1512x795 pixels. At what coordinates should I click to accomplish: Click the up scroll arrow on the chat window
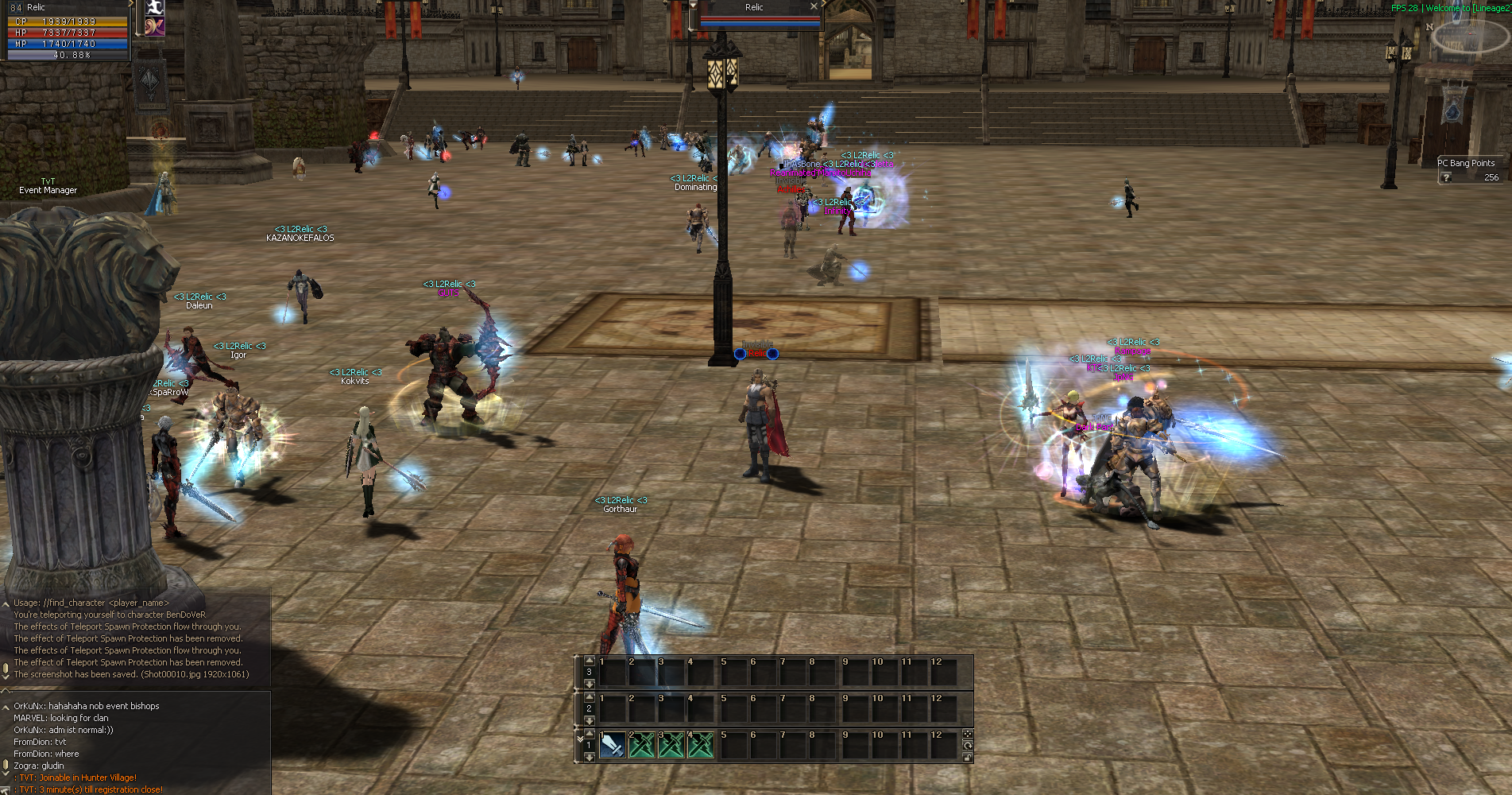tap(6, 603)
